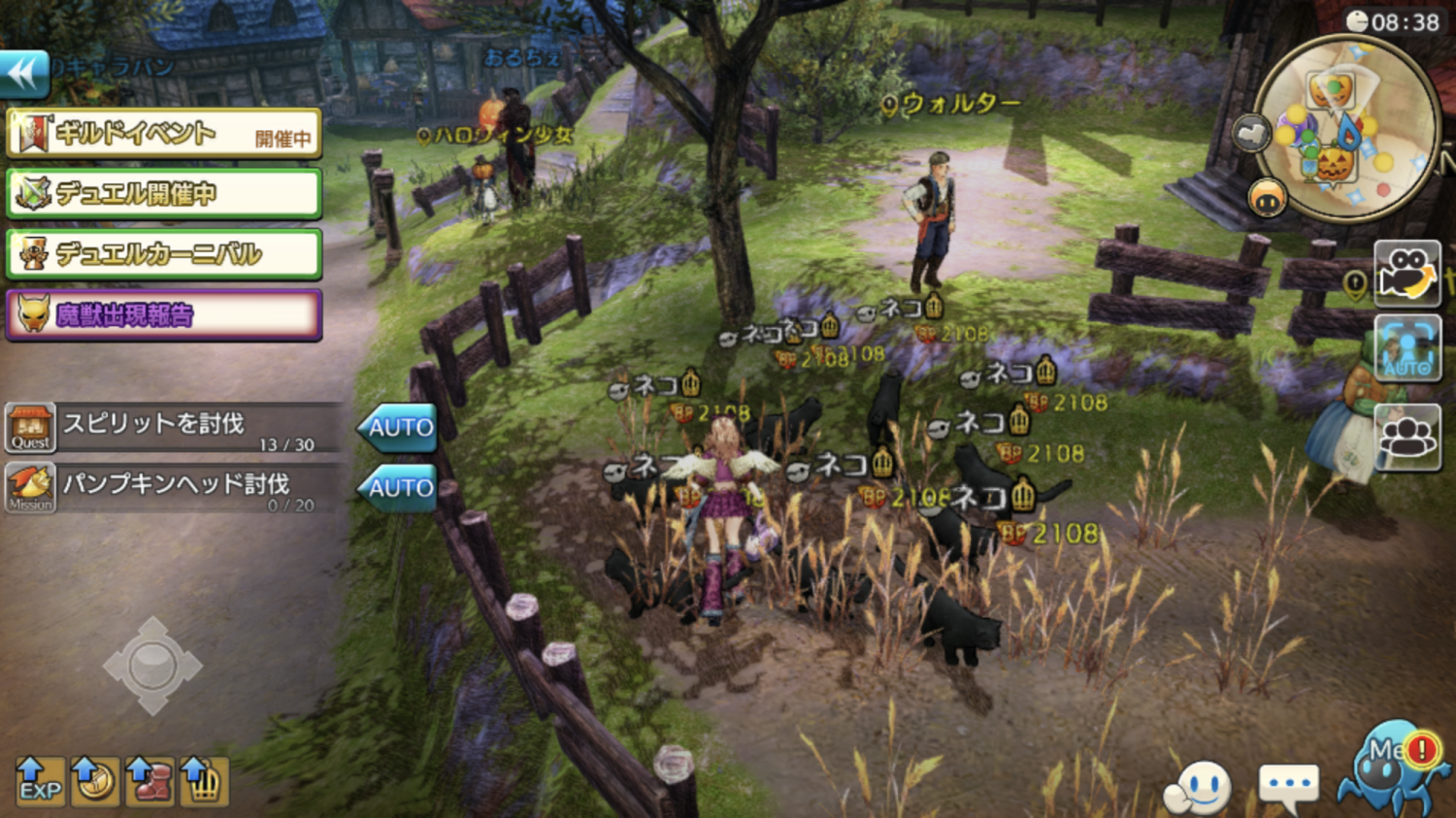Open the ギルドイベント banner
Image resolution: width=1456 pixels, height=818 pixels.
pyautogui.click(x=163, y=133)
